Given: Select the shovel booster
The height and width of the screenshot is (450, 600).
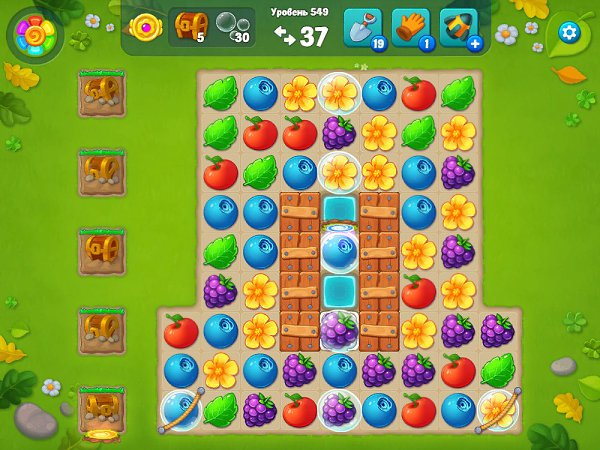Looking at the screenshot, I should click(363, 29).
